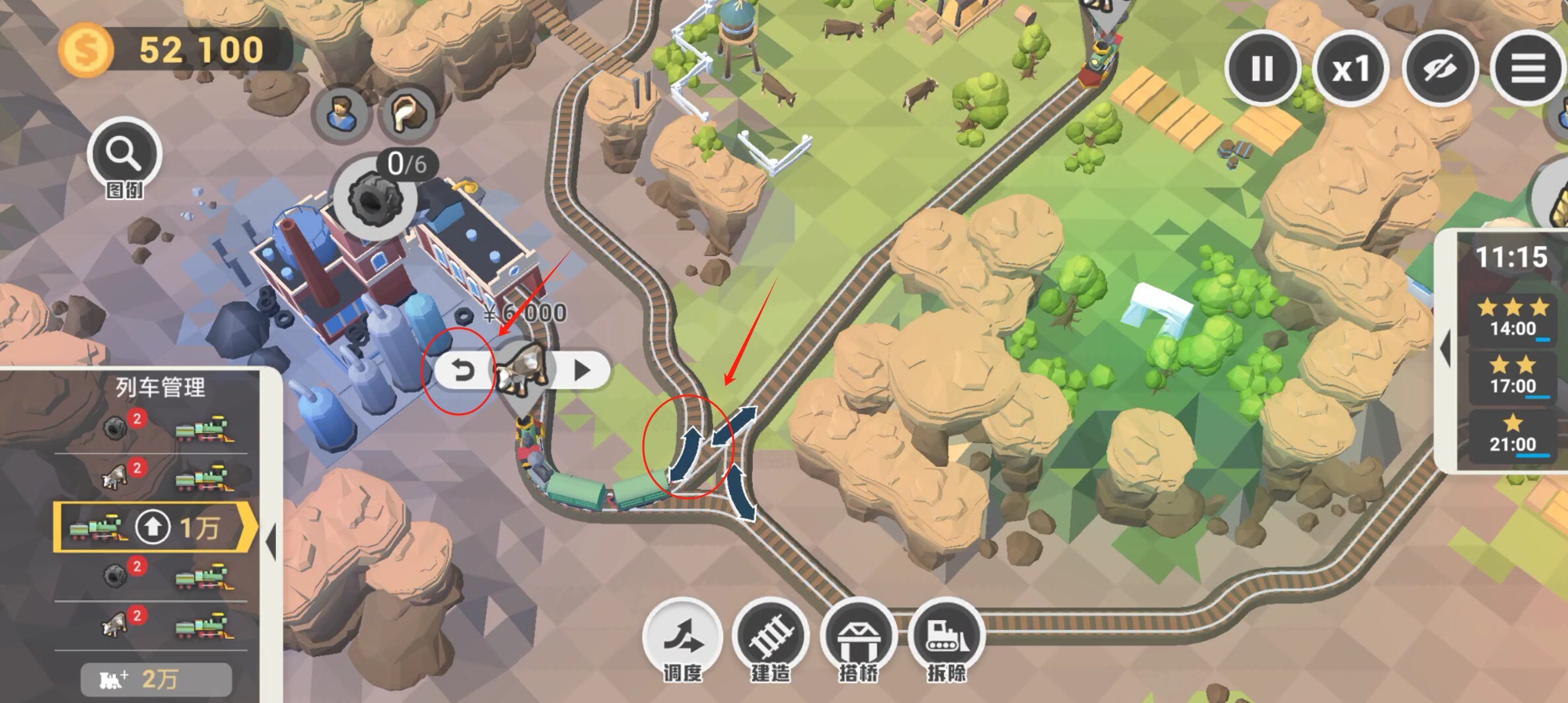This screenshot has width=1568, height=703.
Task: Change the x1 game speed
Action: 1351,69
